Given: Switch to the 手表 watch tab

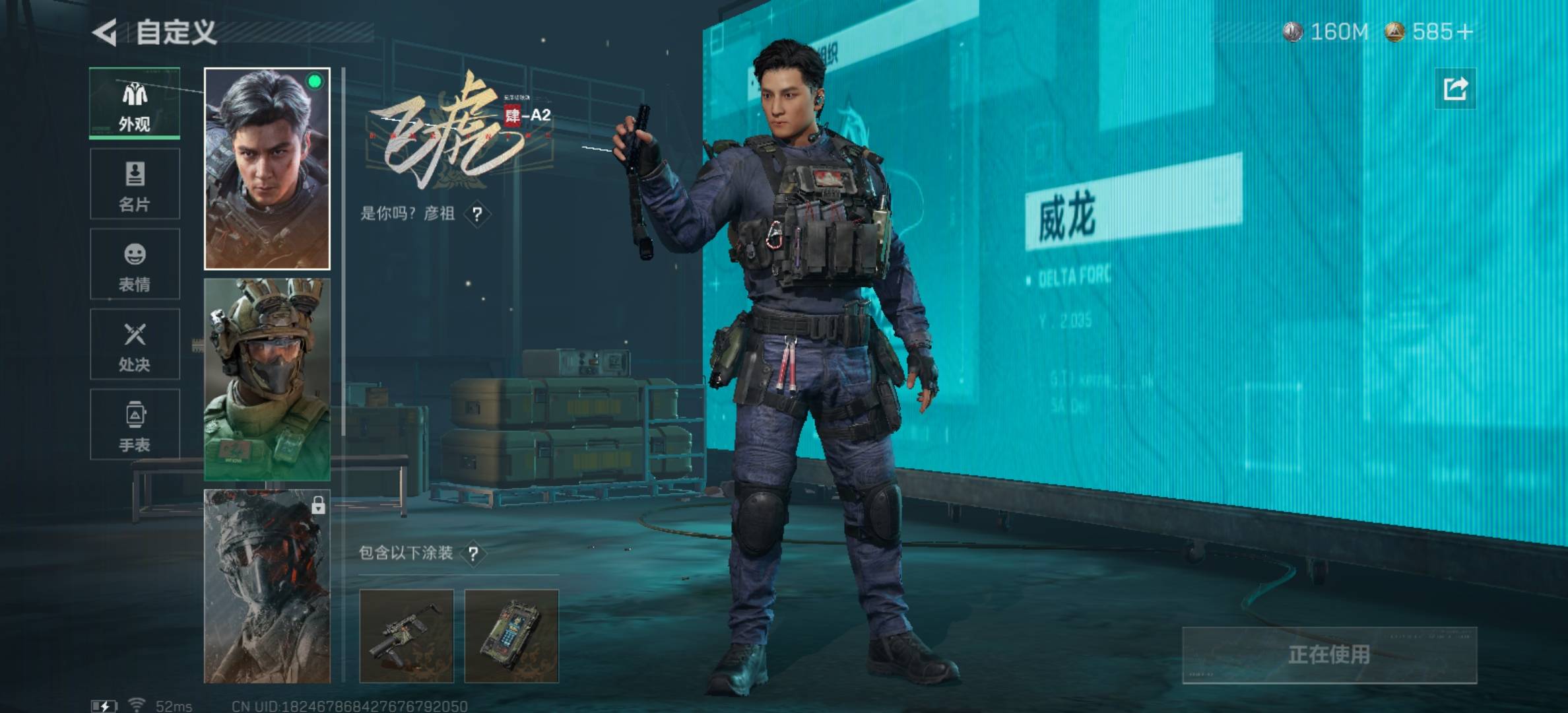Looking at the screenshot, I should coord(135,424).
